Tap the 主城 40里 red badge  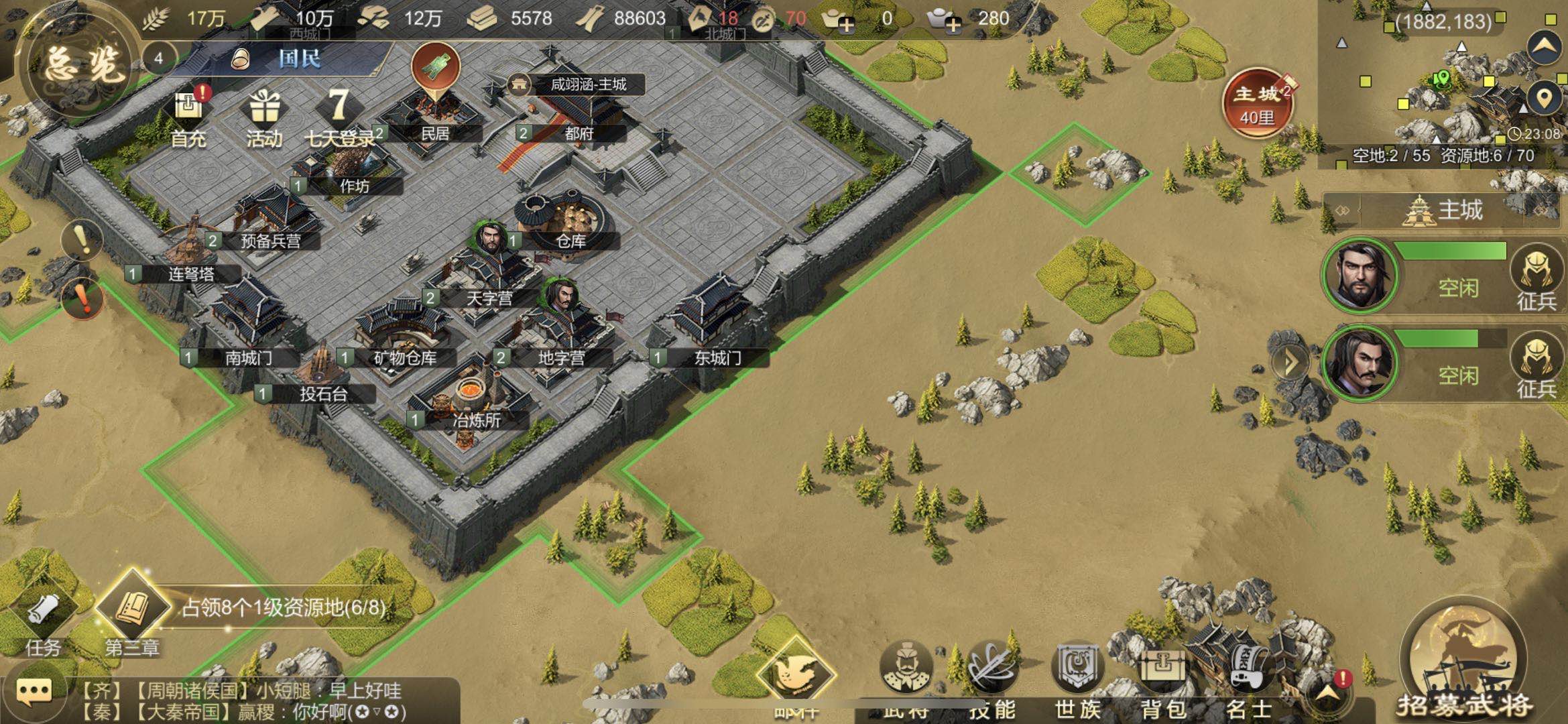click(x=1257, y=104)
